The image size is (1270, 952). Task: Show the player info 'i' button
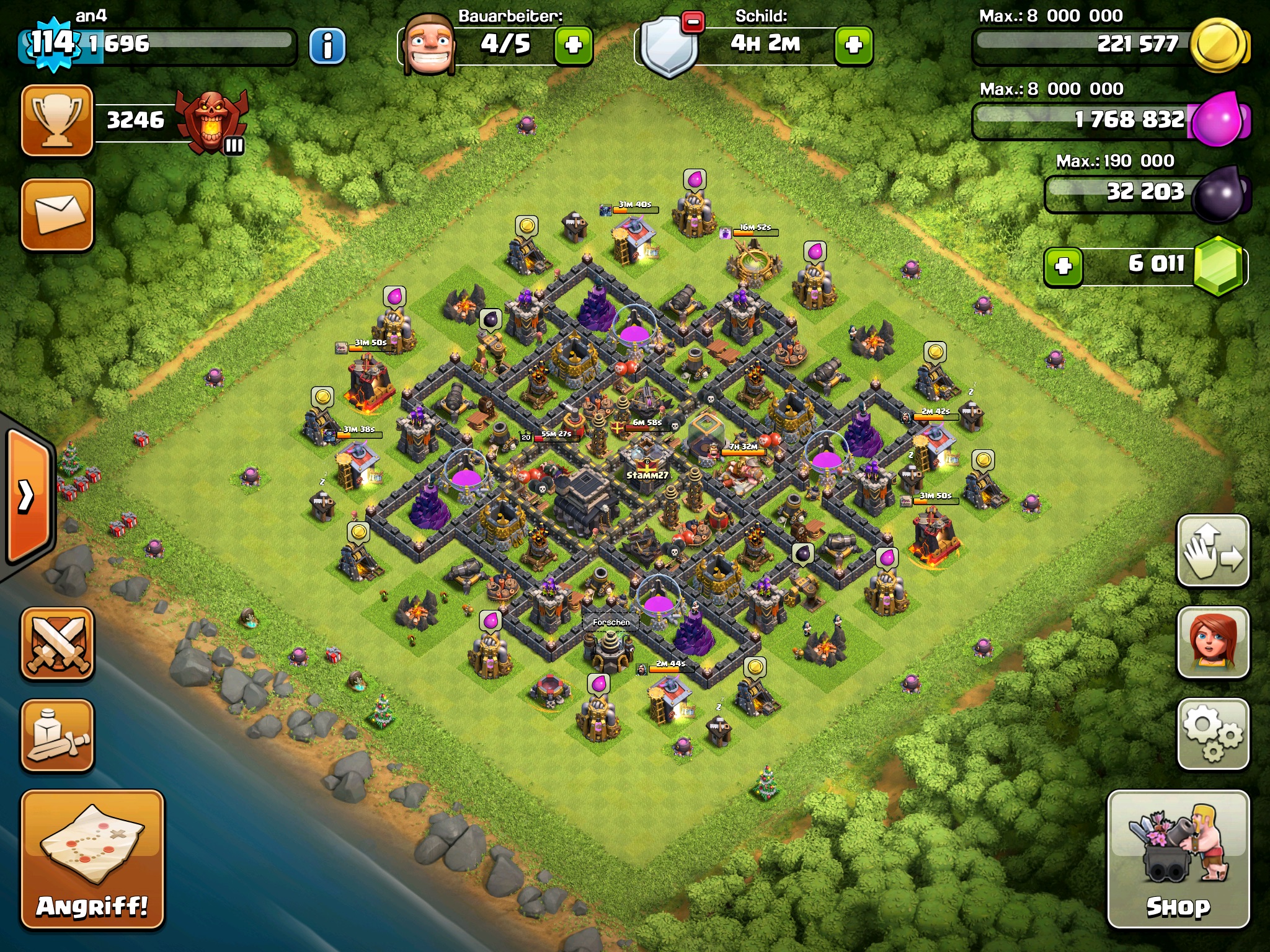(327, 46)
